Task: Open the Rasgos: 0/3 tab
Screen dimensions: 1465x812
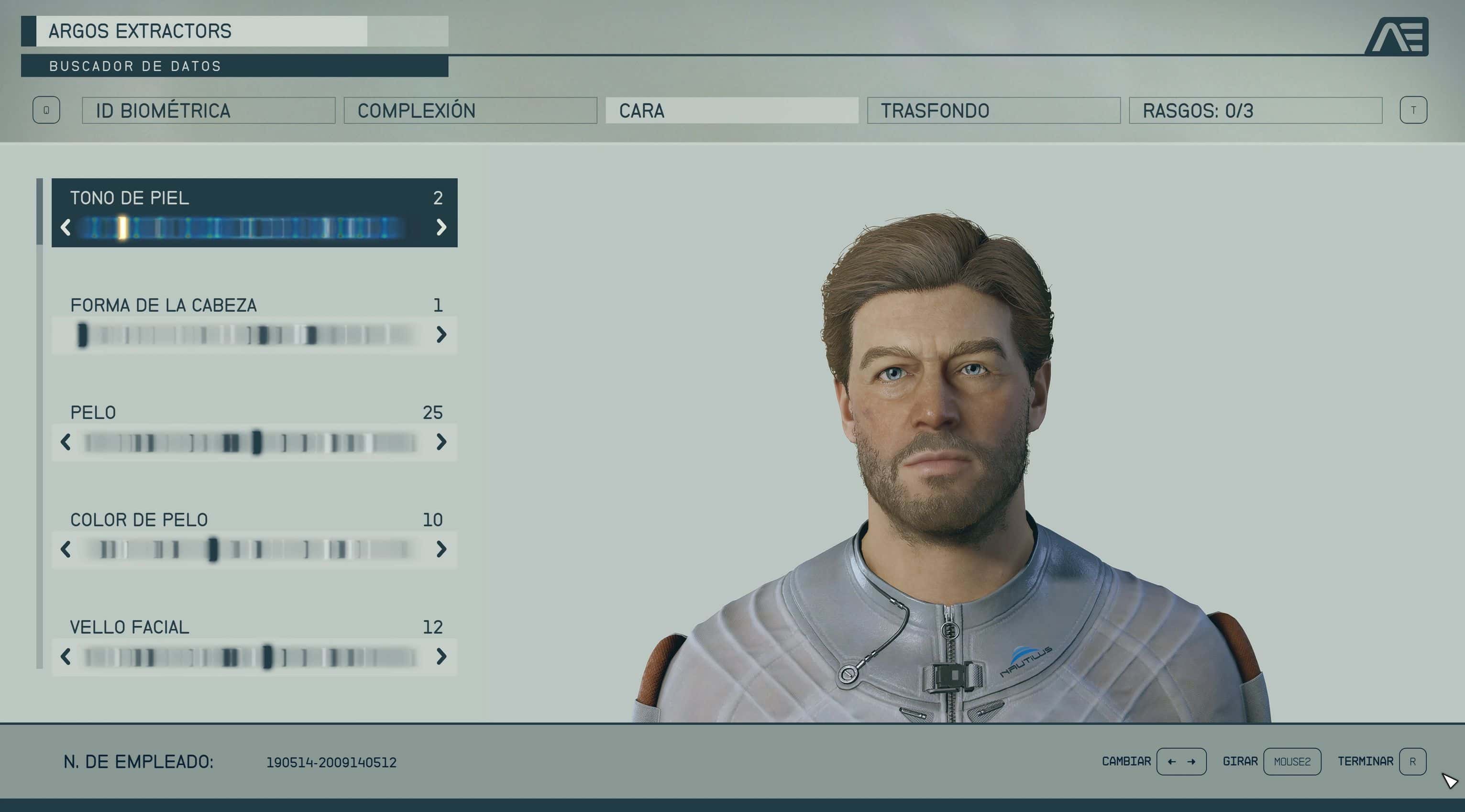Action: point(1255,110)
